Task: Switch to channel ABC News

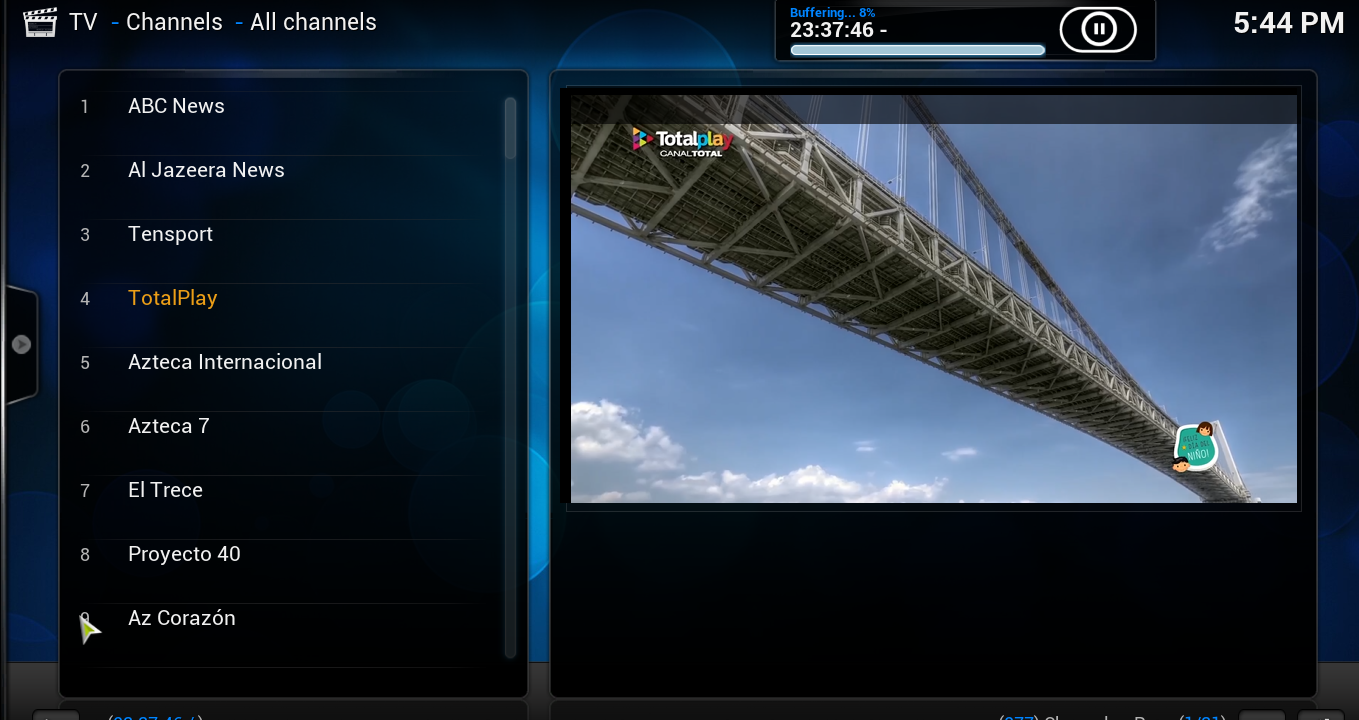Action: 176,106
